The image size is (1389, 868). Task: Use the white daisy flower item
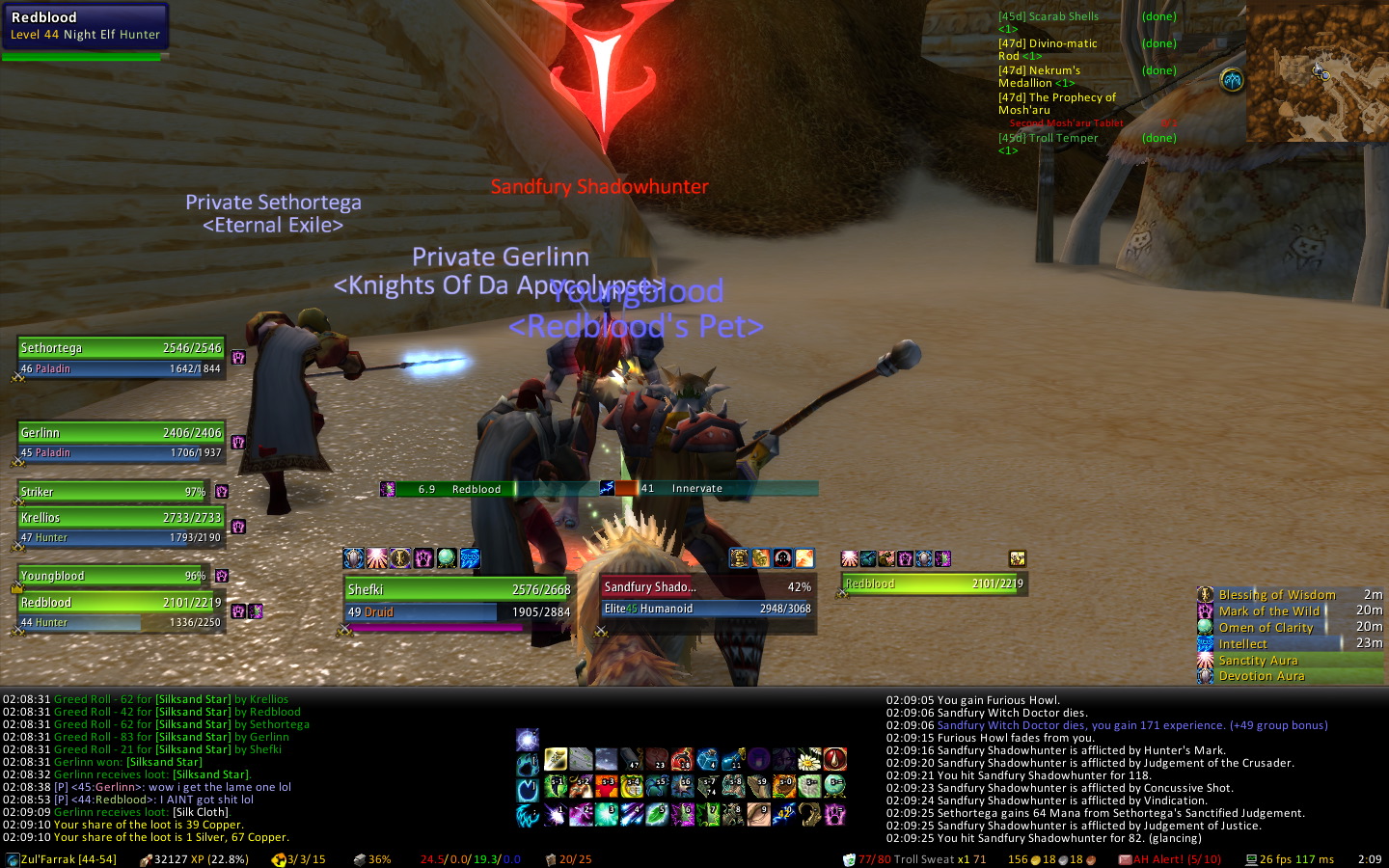809,760
